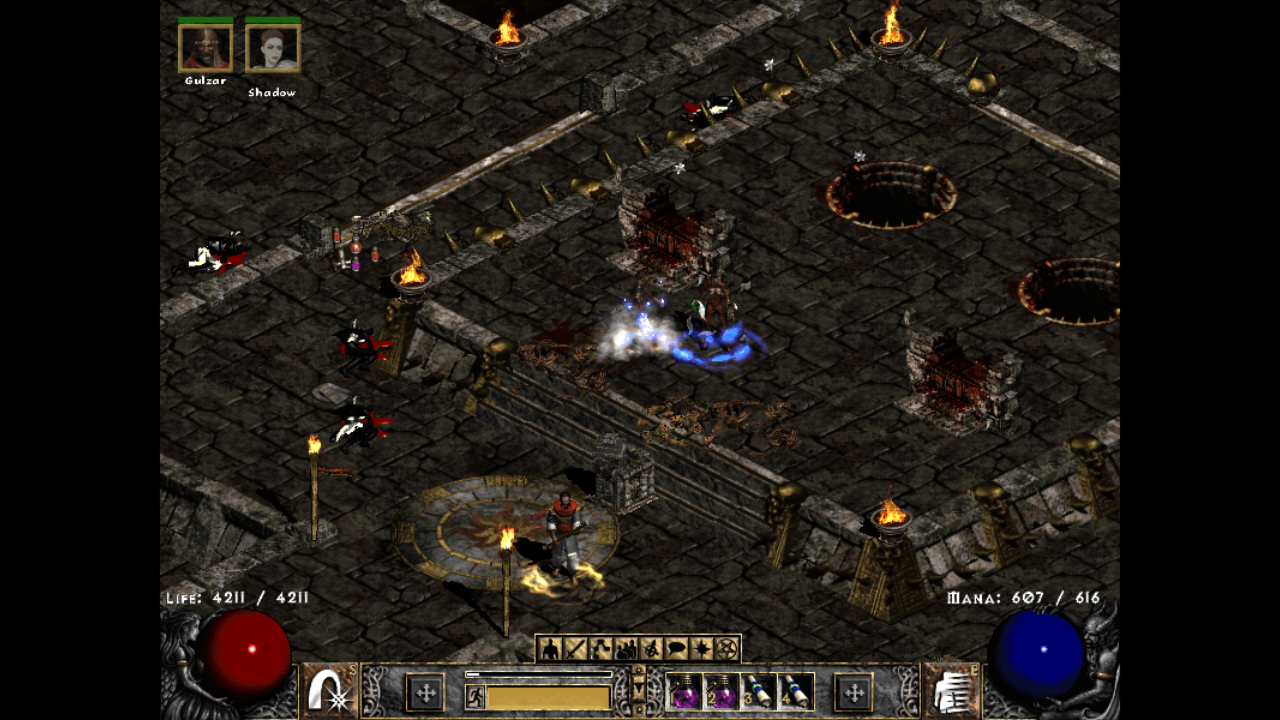1280x720 pixels.
Task: Open the message log speech bubble icon
Action: (x=674, y=648)
